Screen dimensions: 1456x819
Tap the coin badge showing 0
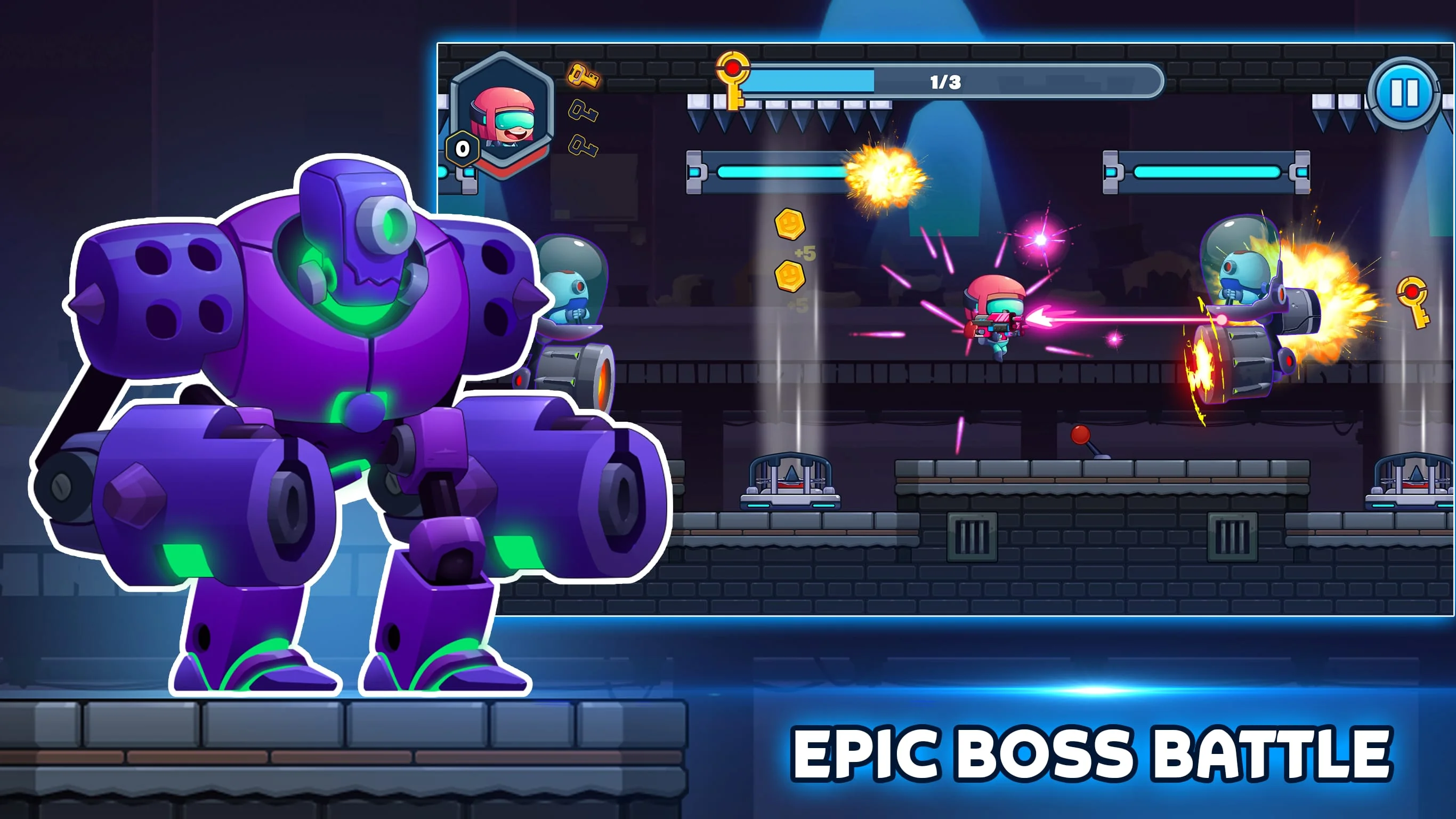pos(463,149)
